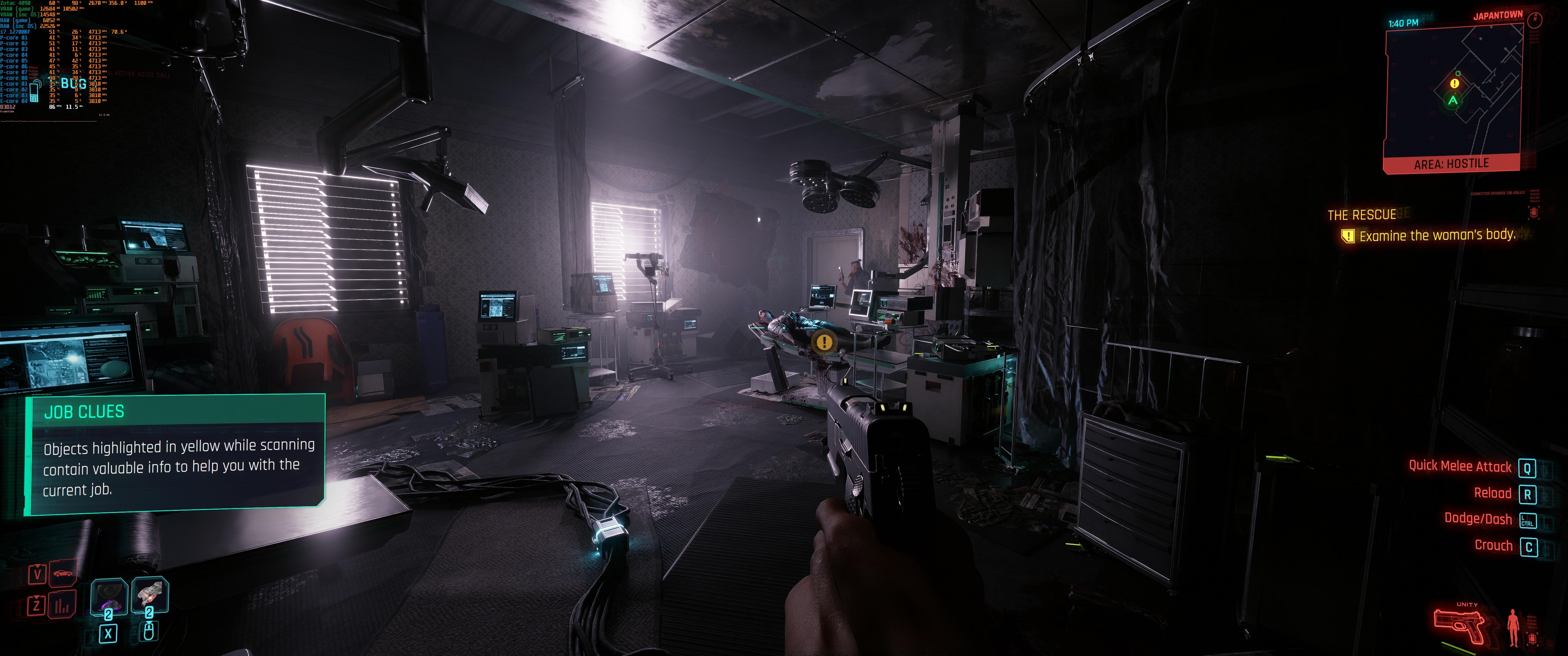The height and width of the screenshot is (656, 1568).
Task: Click the yellow objective marker on the minimap
Action: [1455, 84]
